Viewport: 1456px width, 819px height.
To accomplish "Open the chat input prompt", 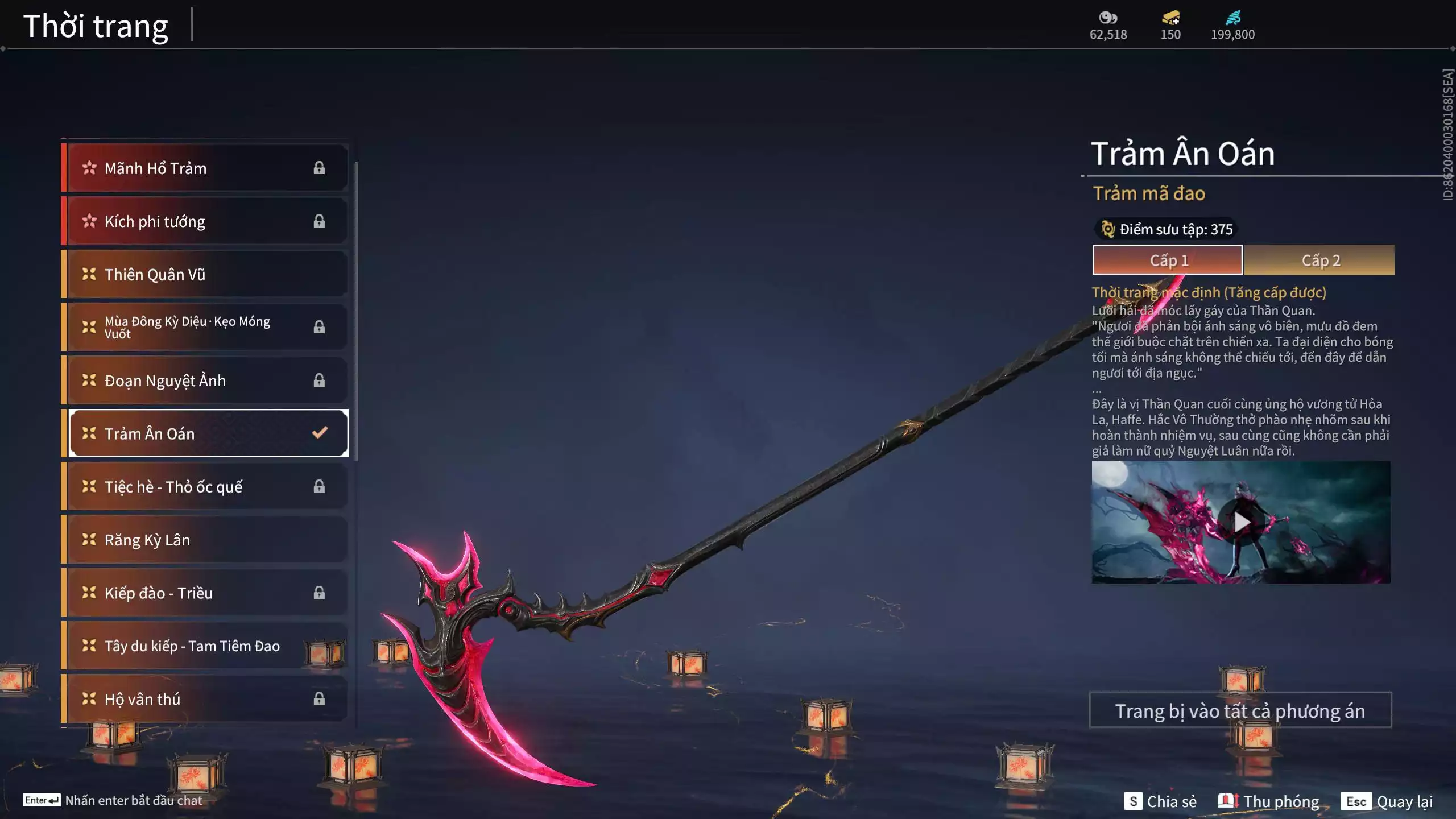I will pyautogui.click(x=113, y=800).
